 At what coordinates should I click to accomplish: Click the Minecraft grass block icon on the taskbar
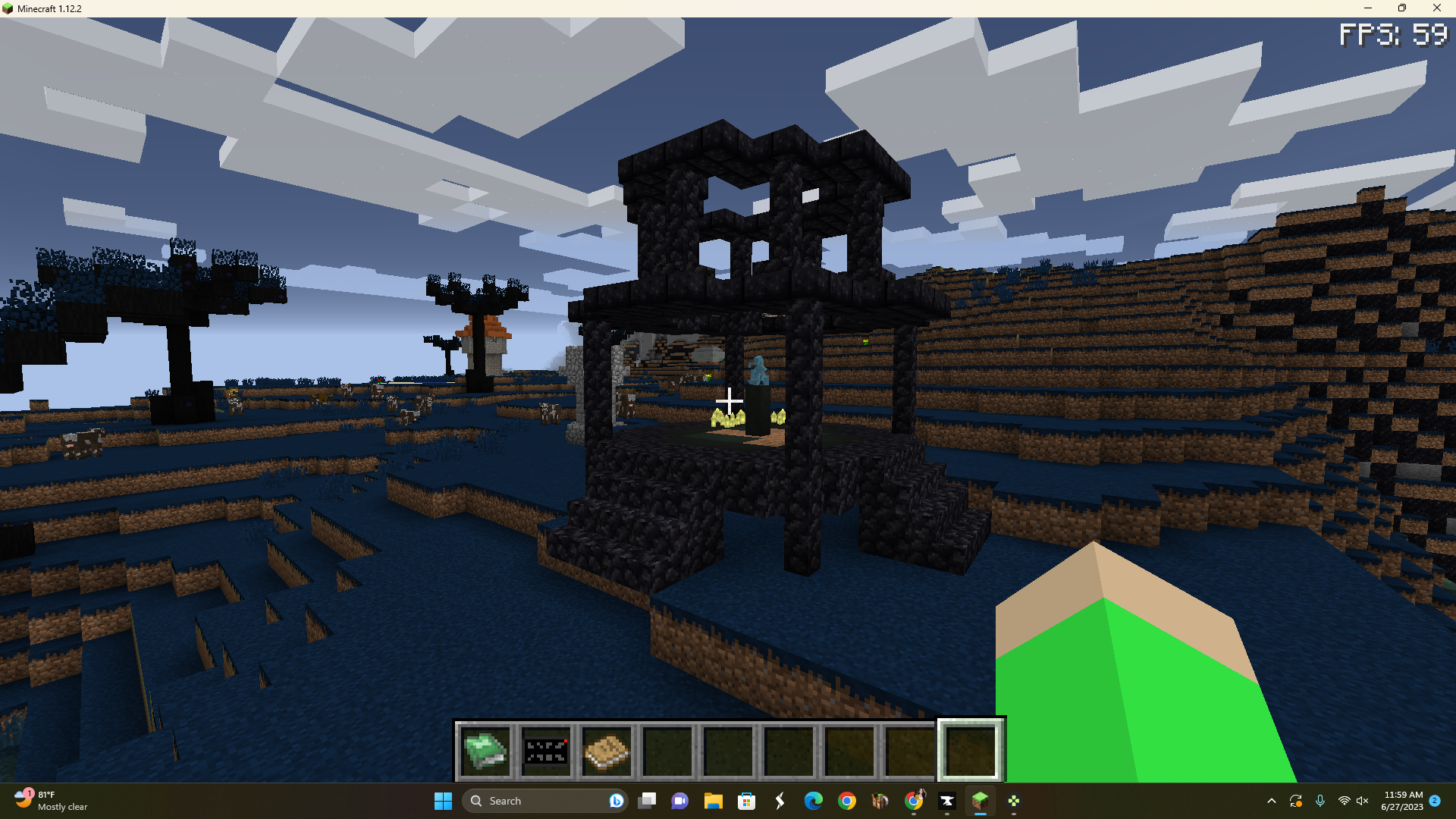tap(981, 801)
